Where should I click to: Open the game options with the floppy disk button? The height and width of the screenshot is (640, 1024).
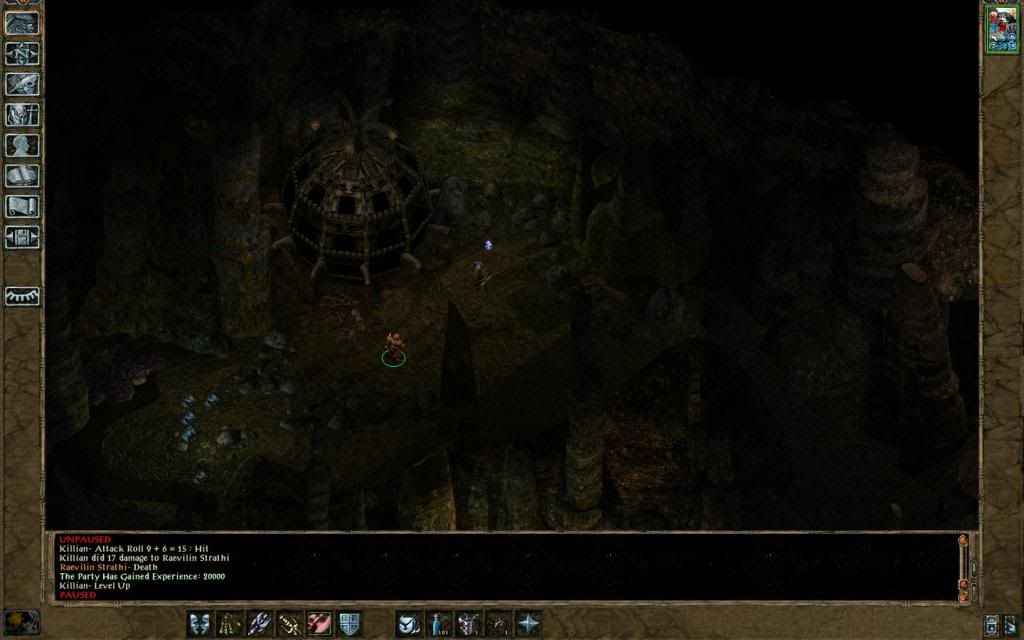point(22,237)
